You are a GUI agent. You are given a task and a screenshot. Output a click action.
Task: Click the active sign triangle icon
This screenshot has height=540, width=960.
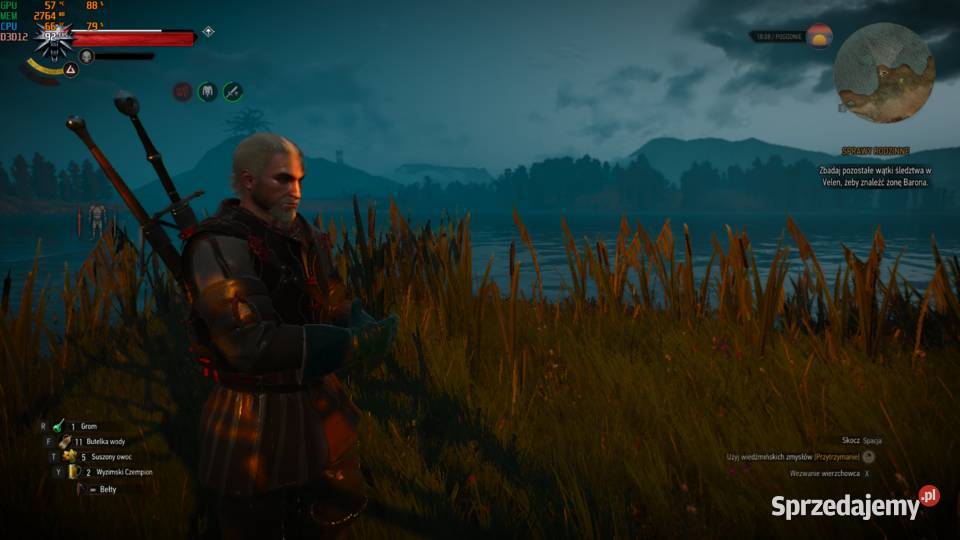click(x=71, y=69)
